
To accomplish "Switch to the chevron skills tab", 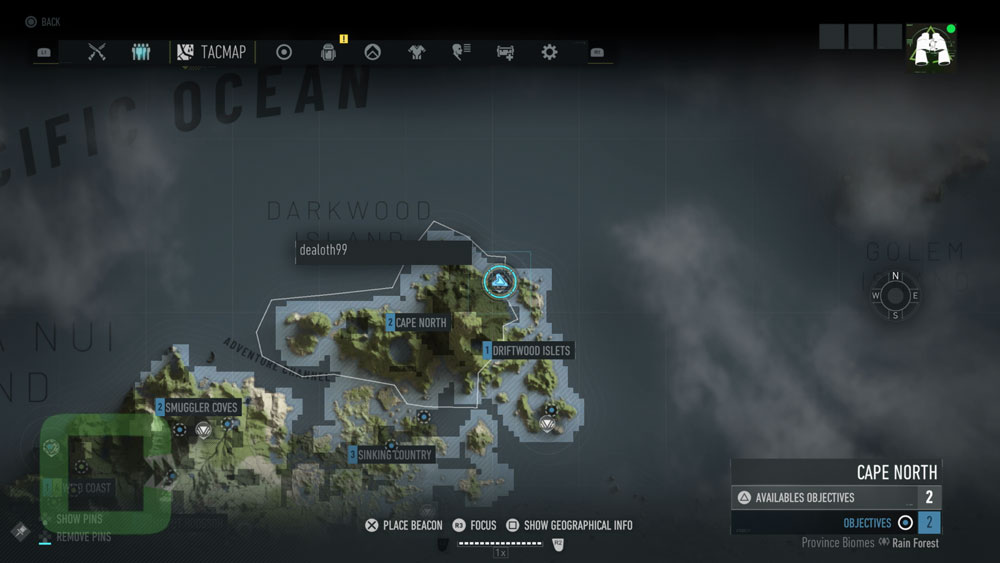I will point(372,52).
